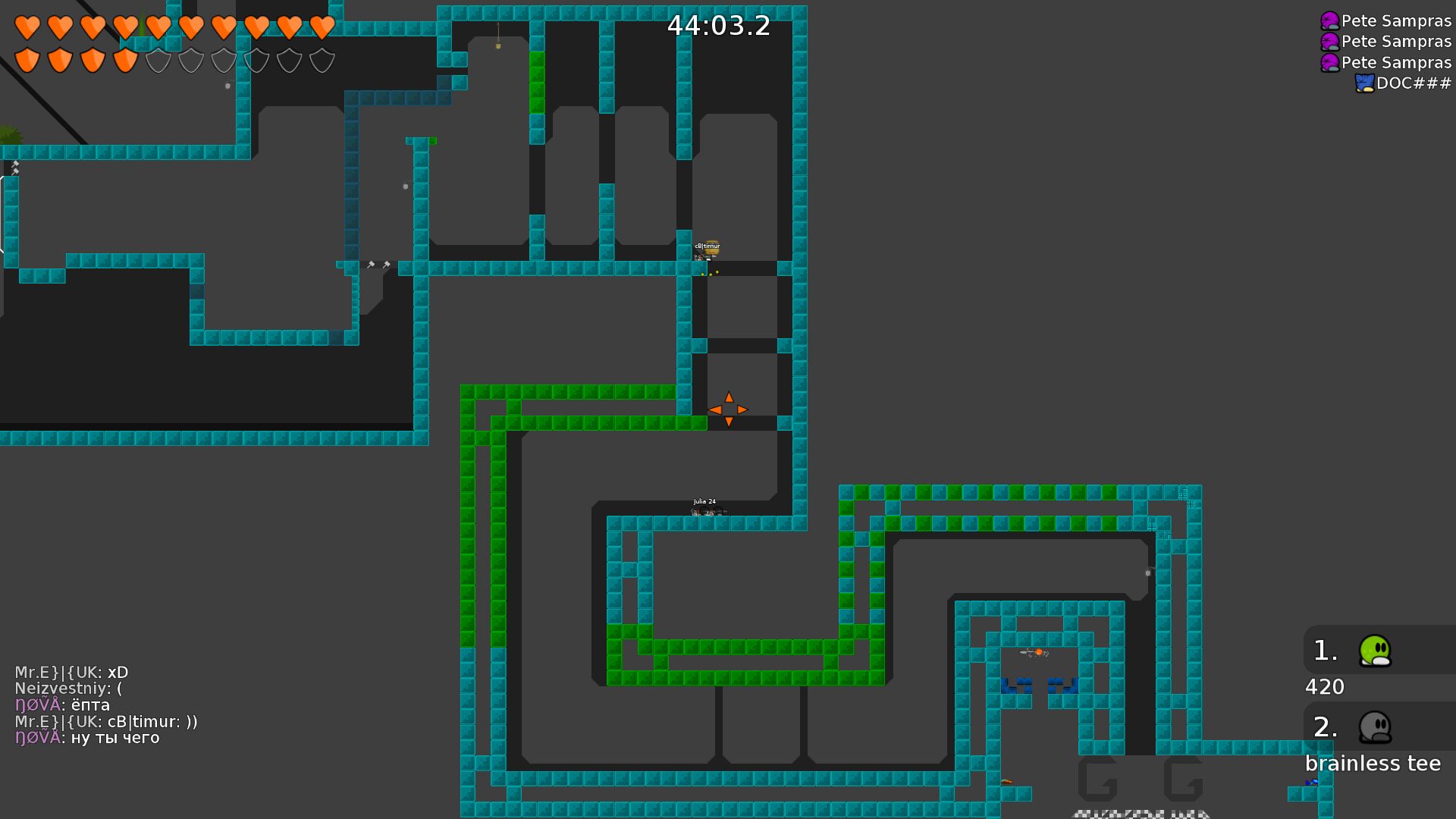Click the player name brainless tee in the scoreboard
Viewport: 1456px width, 819px height.
[x=1372, y=763]
